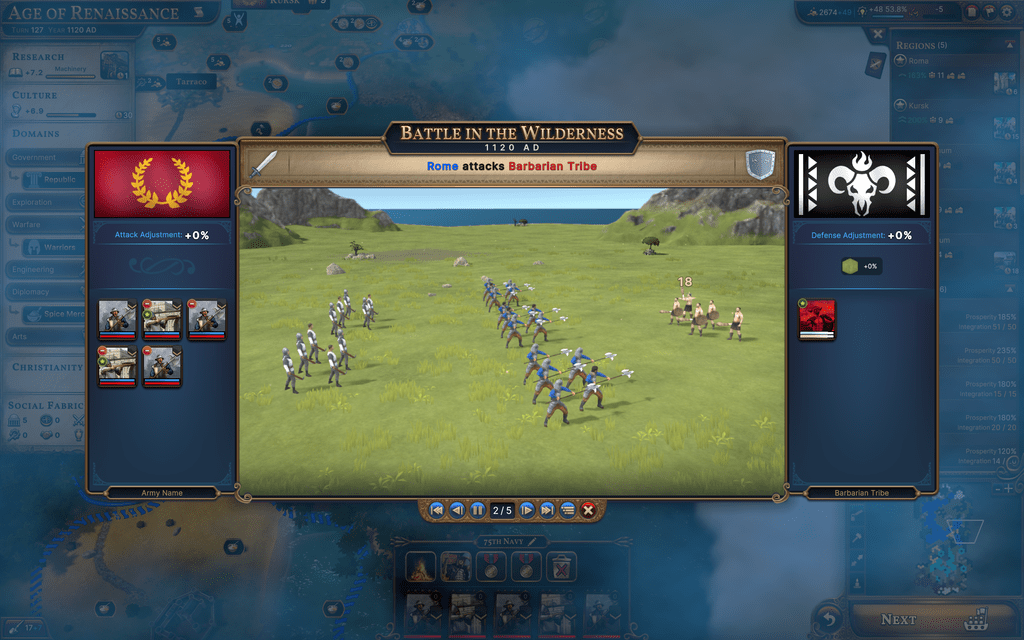The image size is (1024, 640).
Task: Click Rome's red laurel wreath banner
Action: [x=162, y=184]
